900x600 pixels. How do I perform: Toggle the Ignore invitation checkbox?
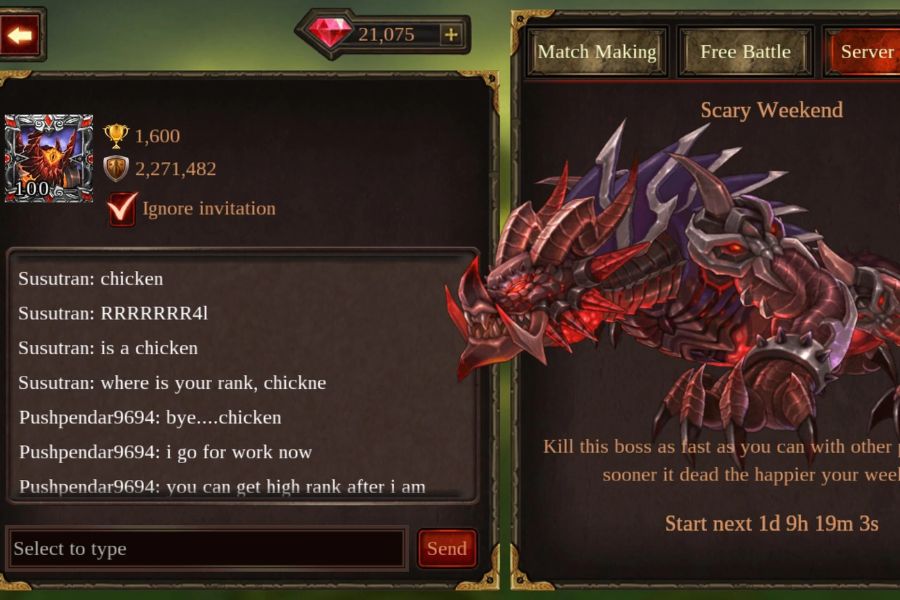point(122,209)
